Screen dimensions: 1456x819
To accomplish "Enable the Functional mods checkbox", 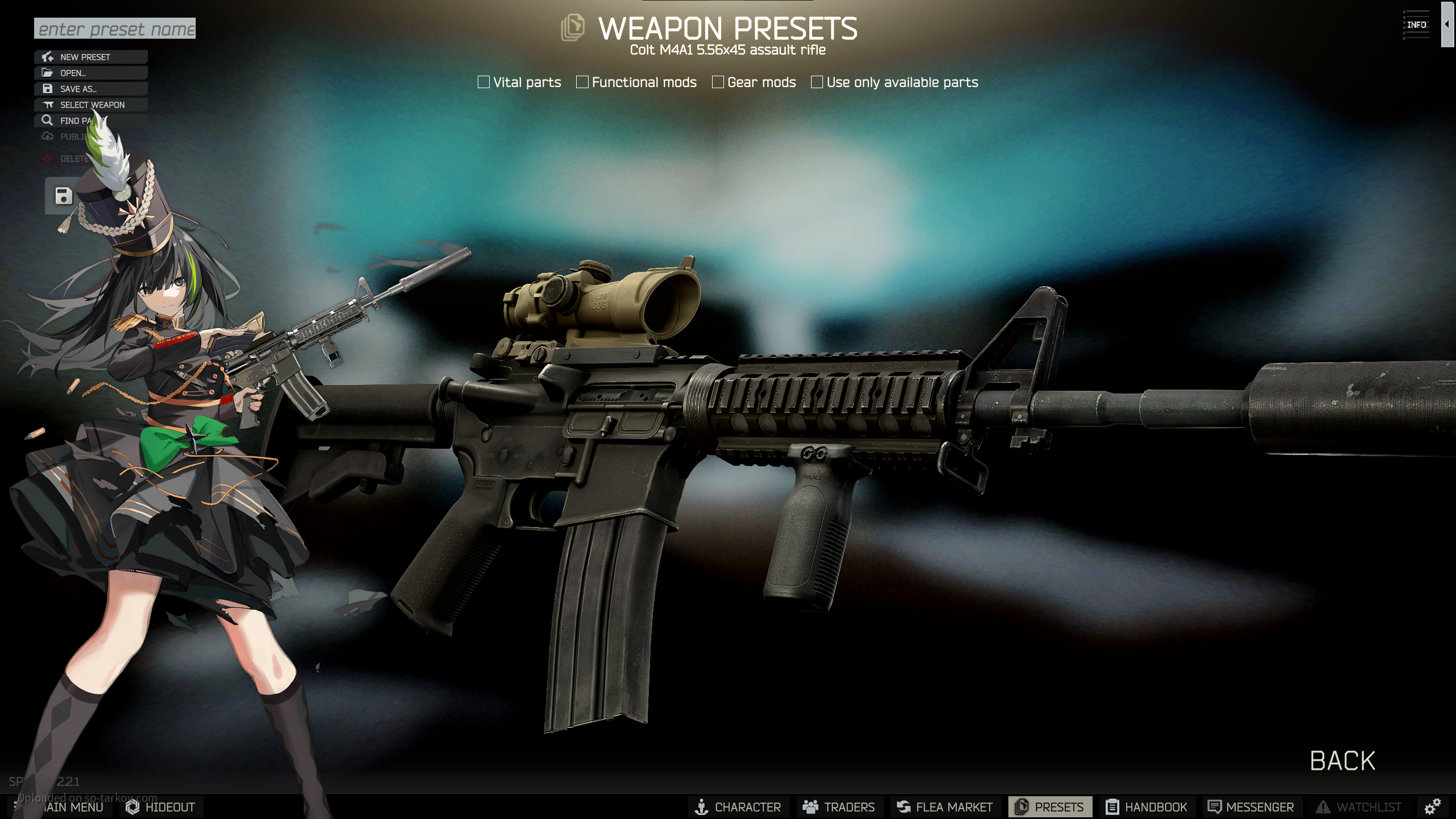I will pyautogui.click(x=582, y=82).
